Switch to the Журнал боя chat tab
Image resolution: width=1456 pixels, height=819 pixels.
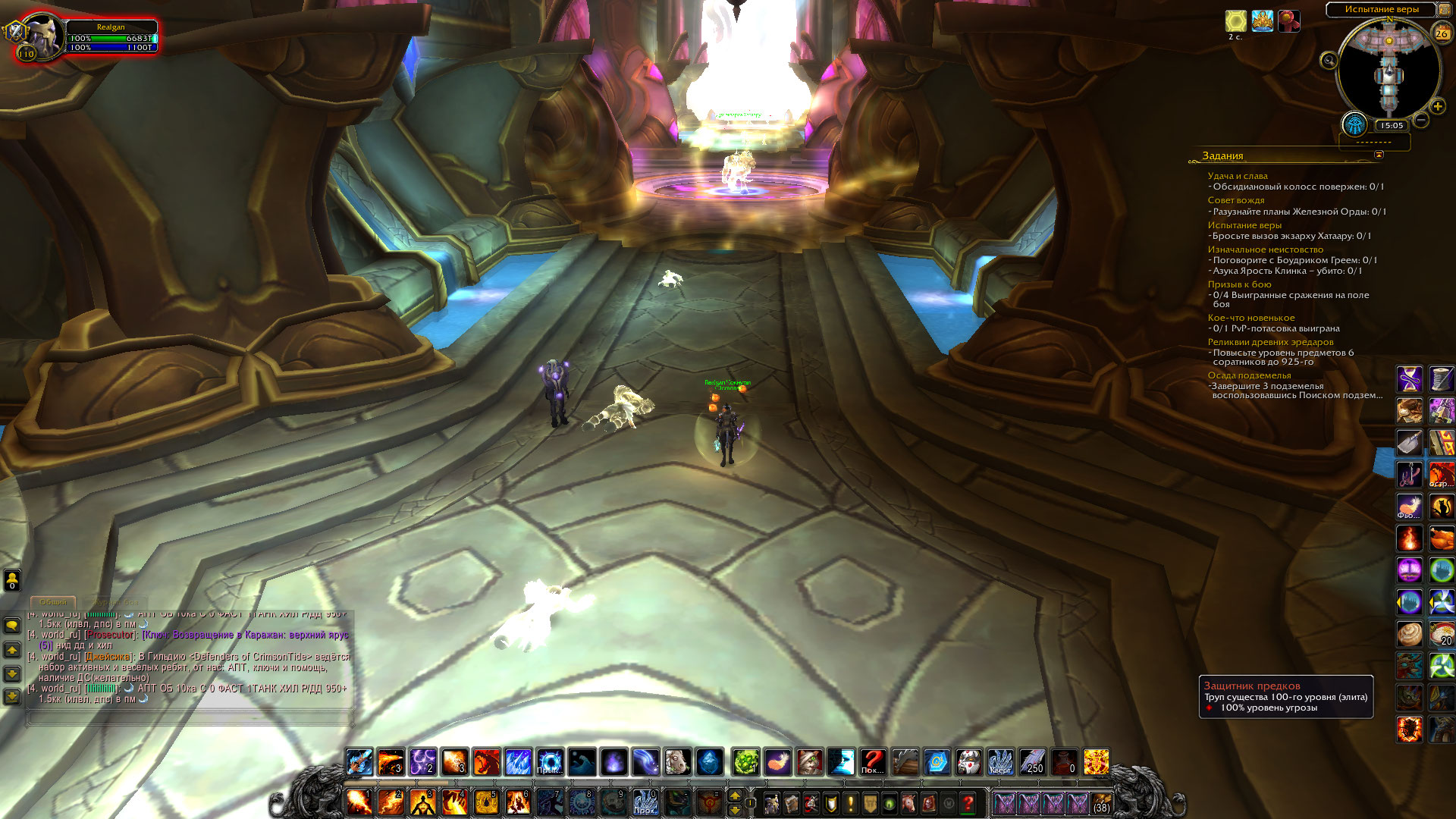click(115, 602)
